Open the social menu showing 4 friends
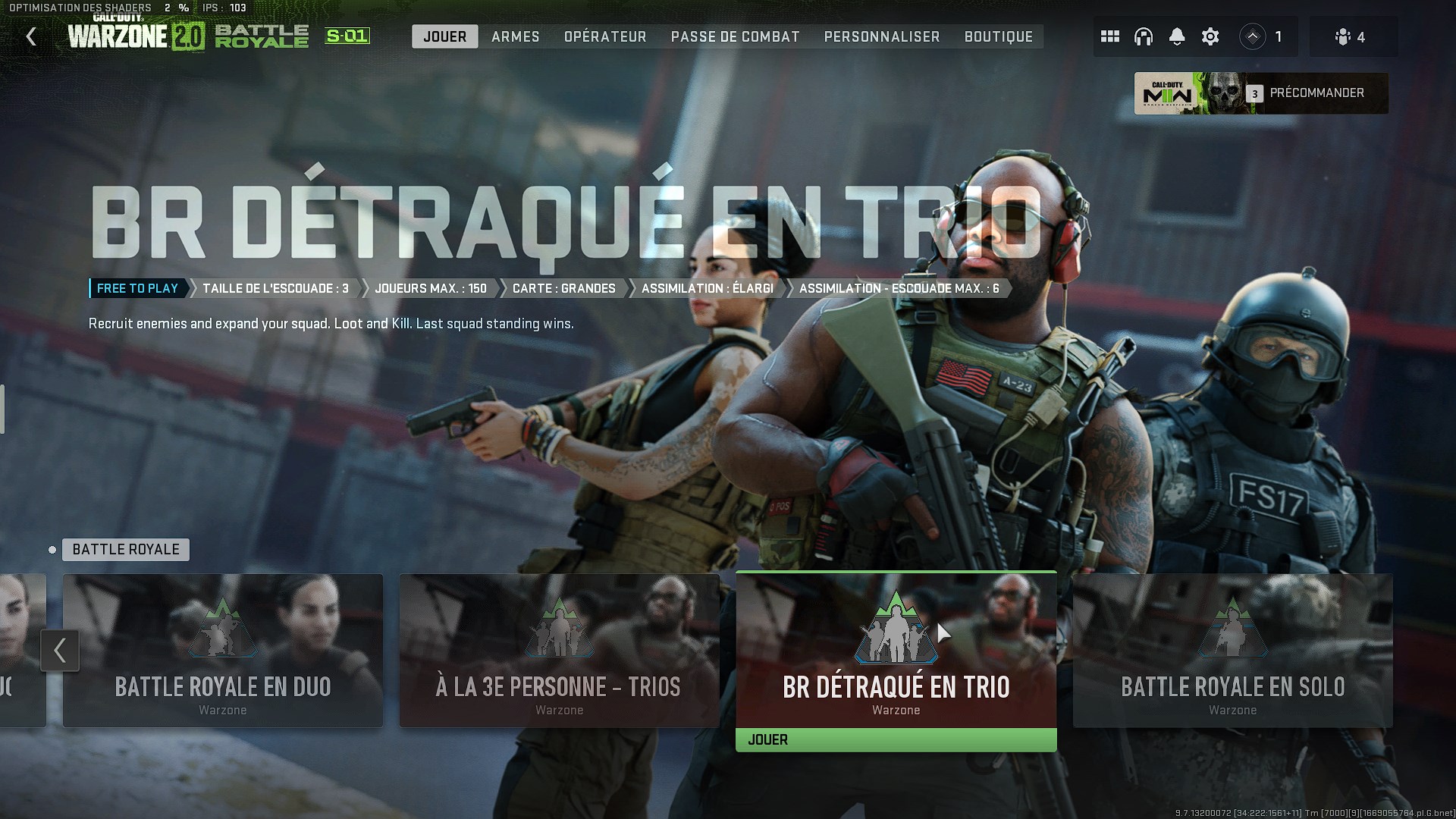Screen dimensions: 1456x819 [1353, 36]
